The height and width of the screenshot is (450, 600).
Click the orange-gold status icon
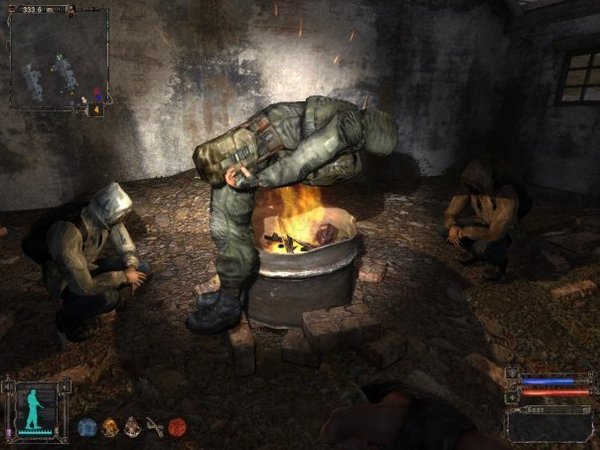110,427
